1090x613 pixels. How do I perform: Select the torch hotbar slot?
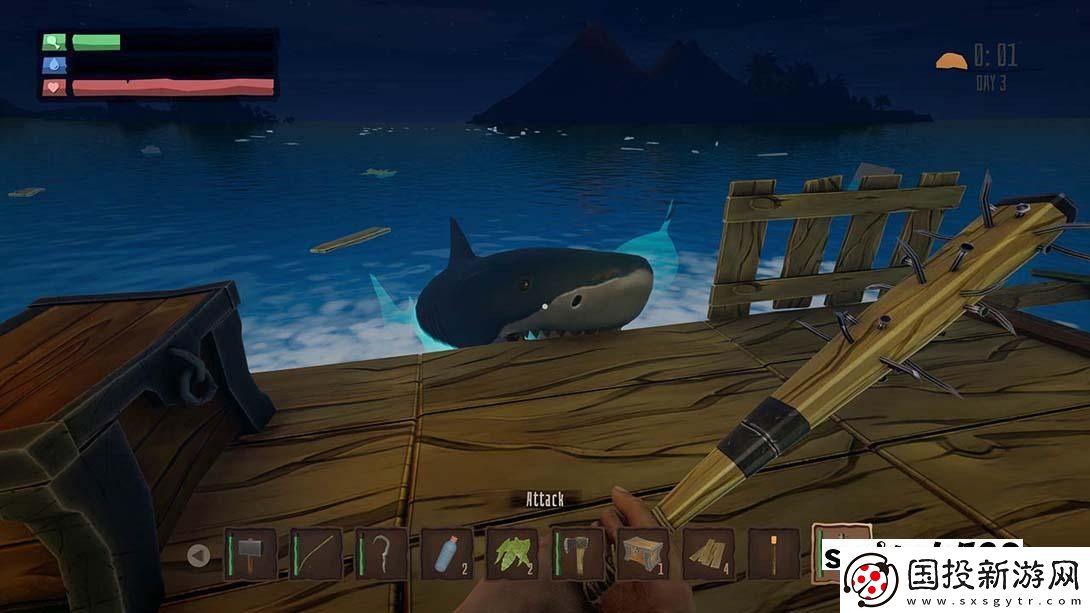(773, 553)
